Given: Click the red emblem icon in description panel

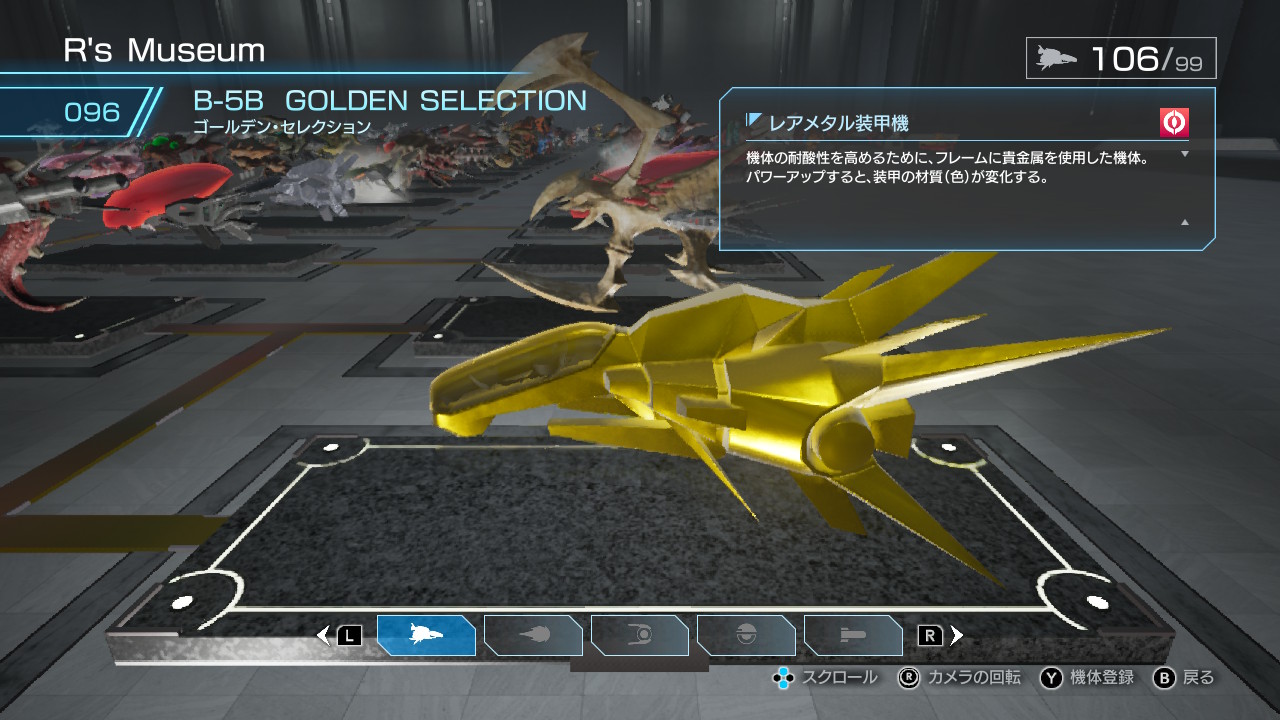Looking at the screenshot, I should (1174, 122).
